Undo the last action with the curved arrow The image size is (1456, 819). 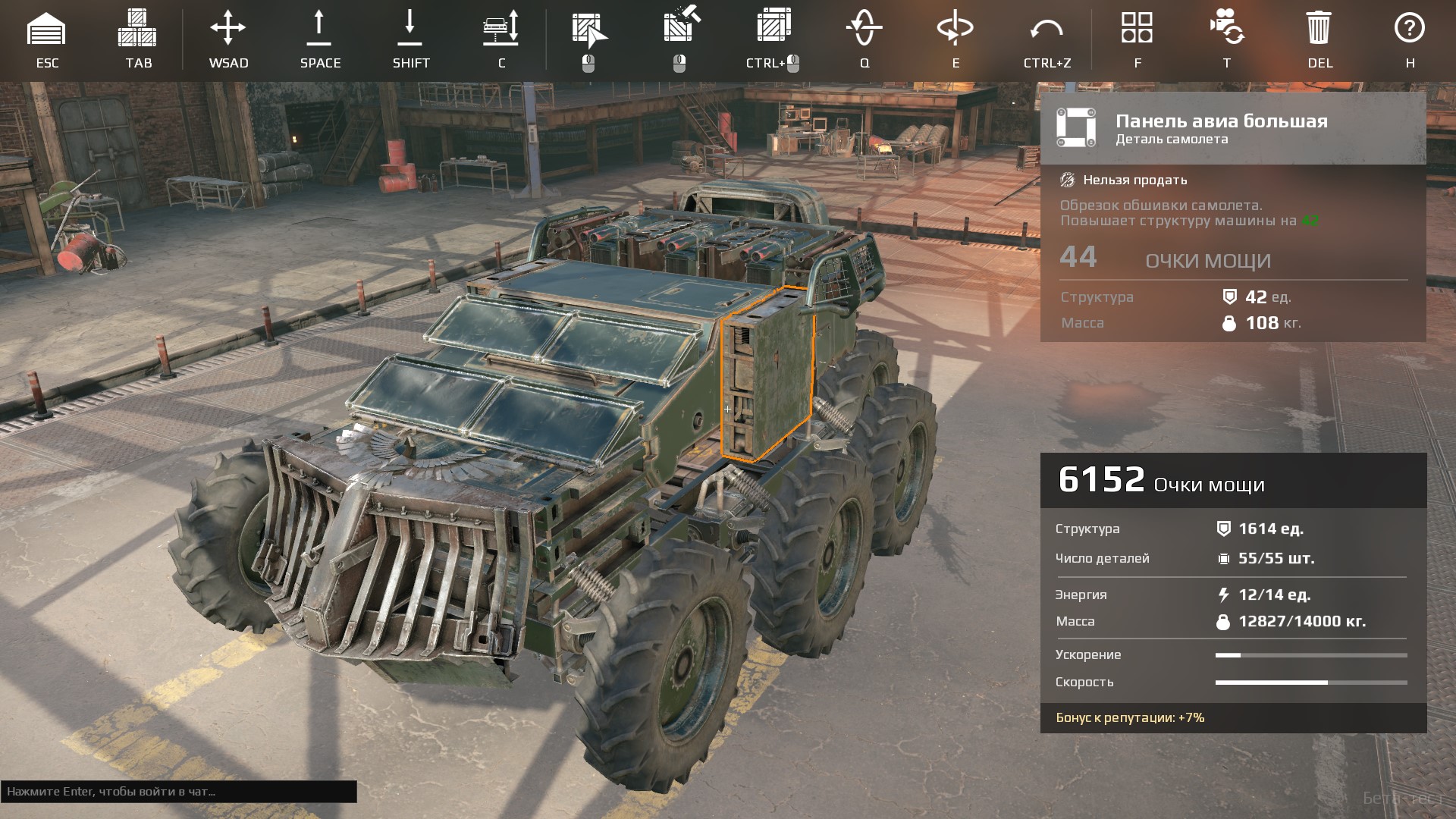pyautogui.click(x=1046, y=30)
